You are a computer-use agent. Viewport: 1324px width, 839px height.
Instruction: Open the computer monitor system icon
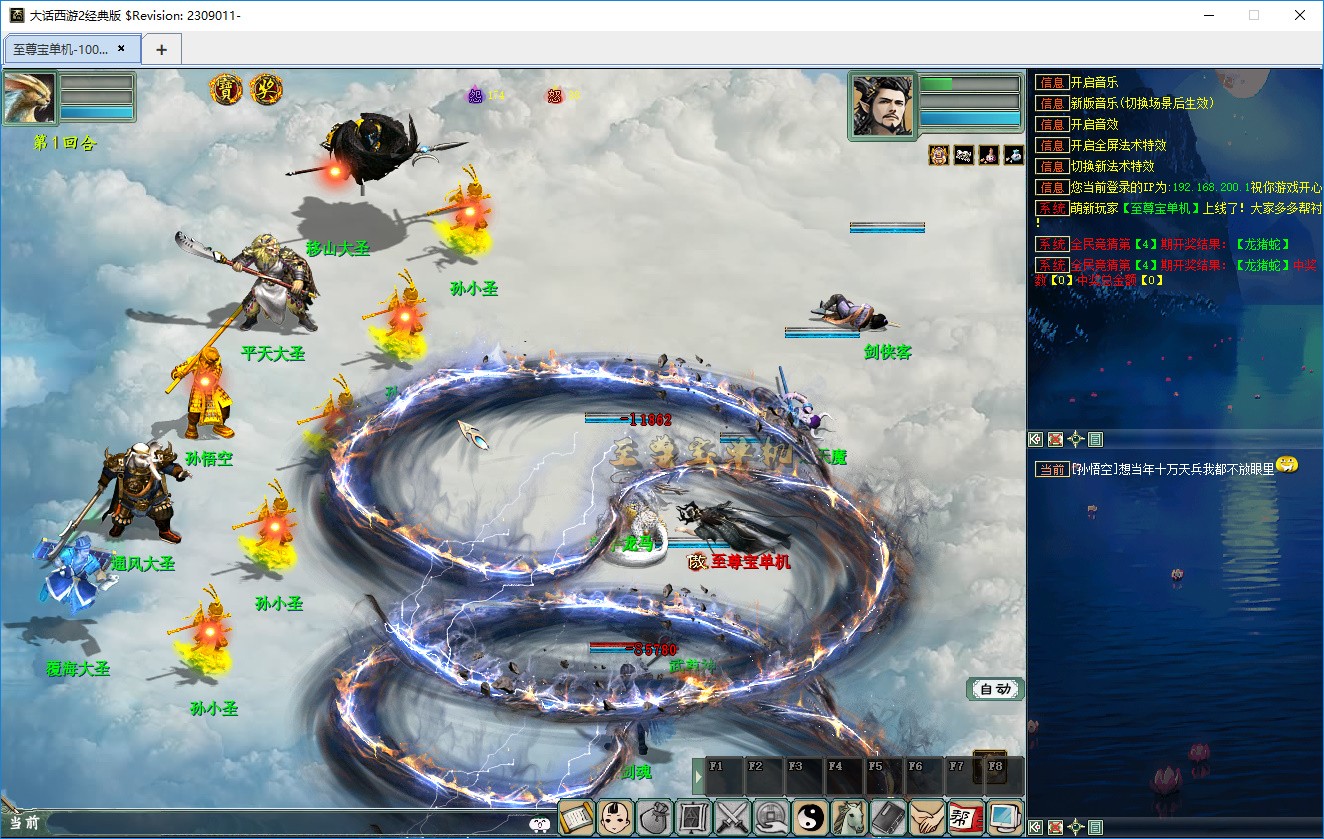[x=1005, y=817]
